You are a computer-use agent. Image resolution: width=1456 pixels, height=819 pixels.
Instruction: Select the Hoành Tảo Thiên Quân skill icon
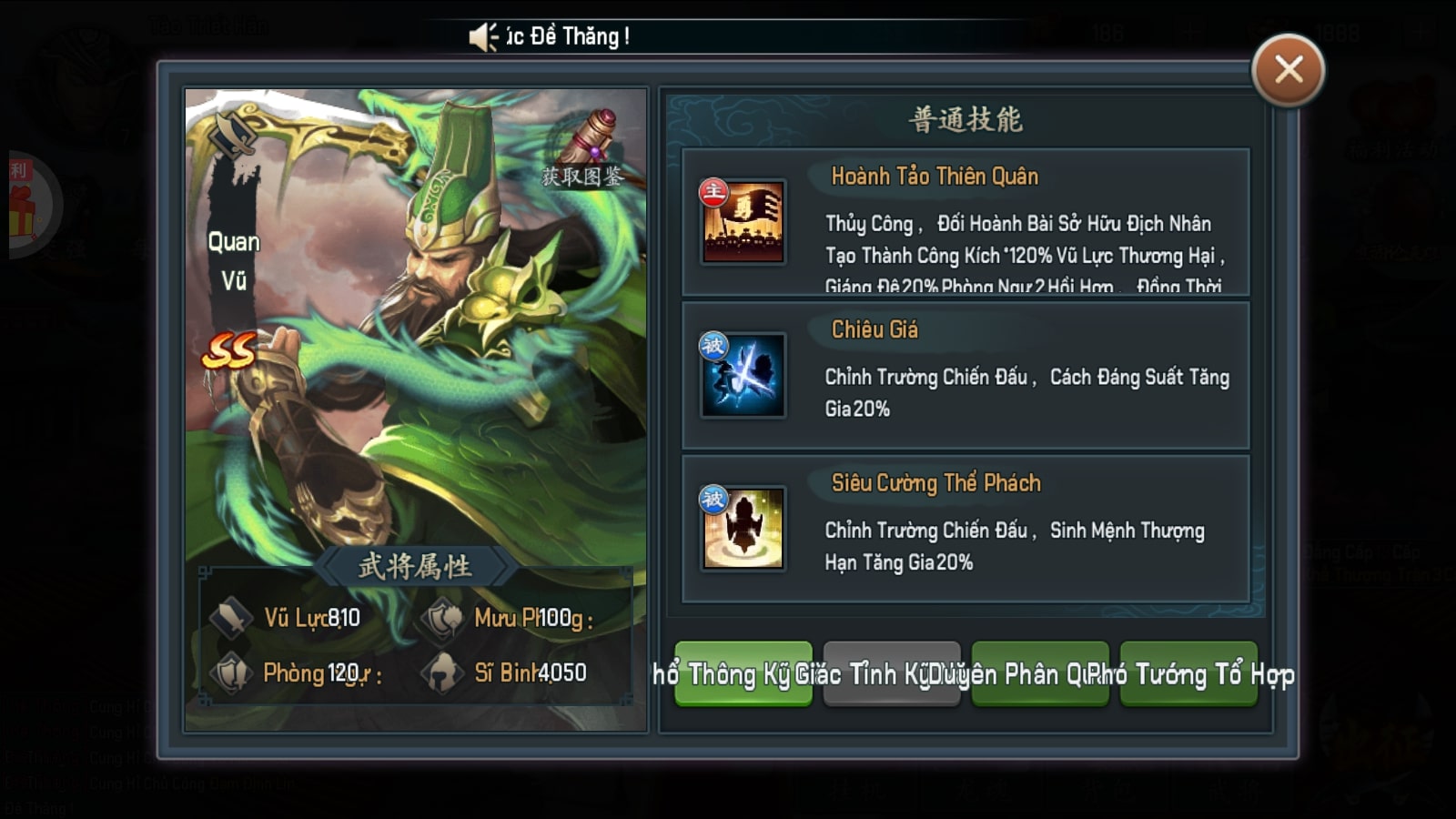coord(743,222)
